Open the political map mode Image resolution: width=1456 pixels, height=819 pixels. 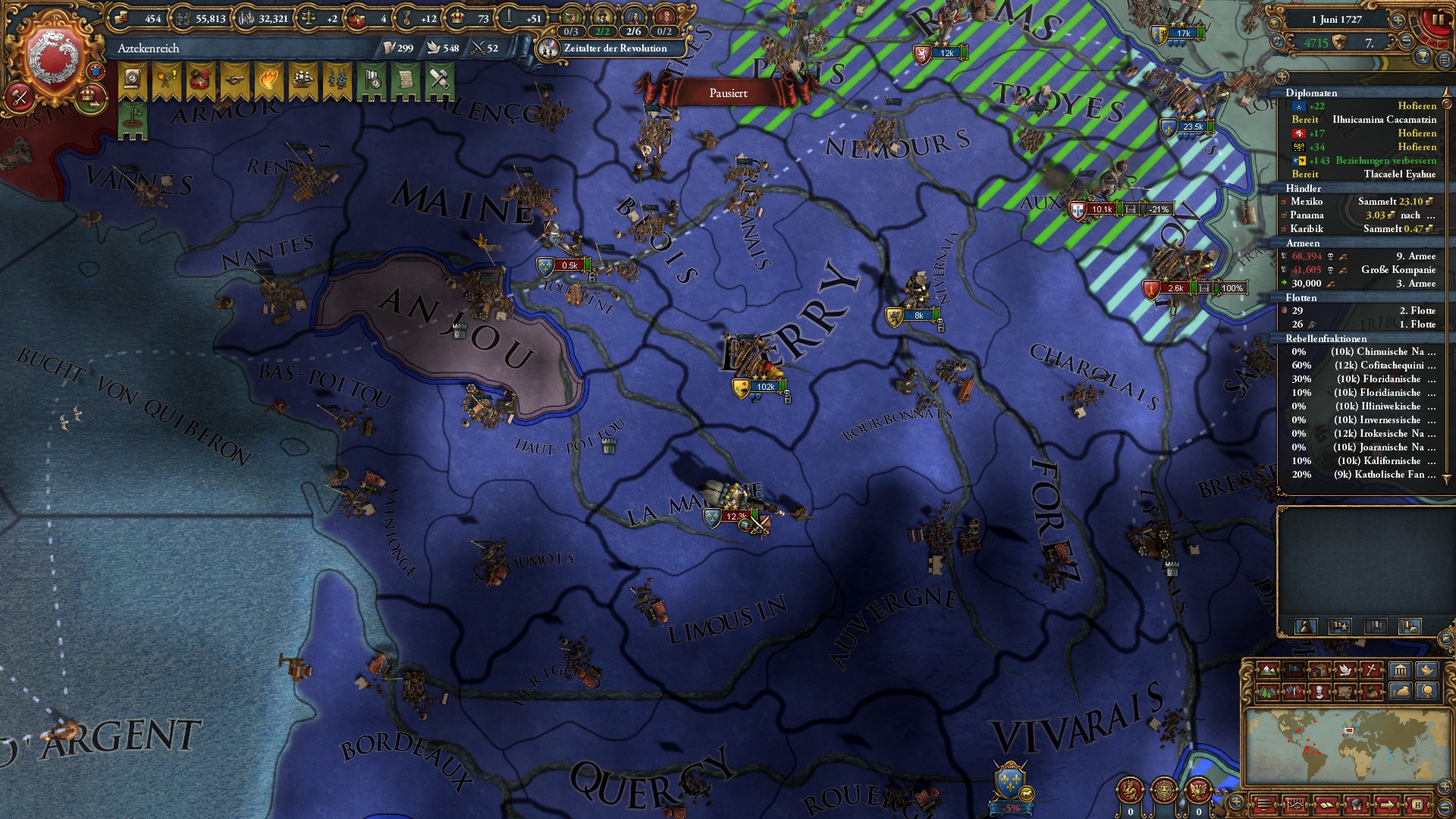tap(1295, 670)
